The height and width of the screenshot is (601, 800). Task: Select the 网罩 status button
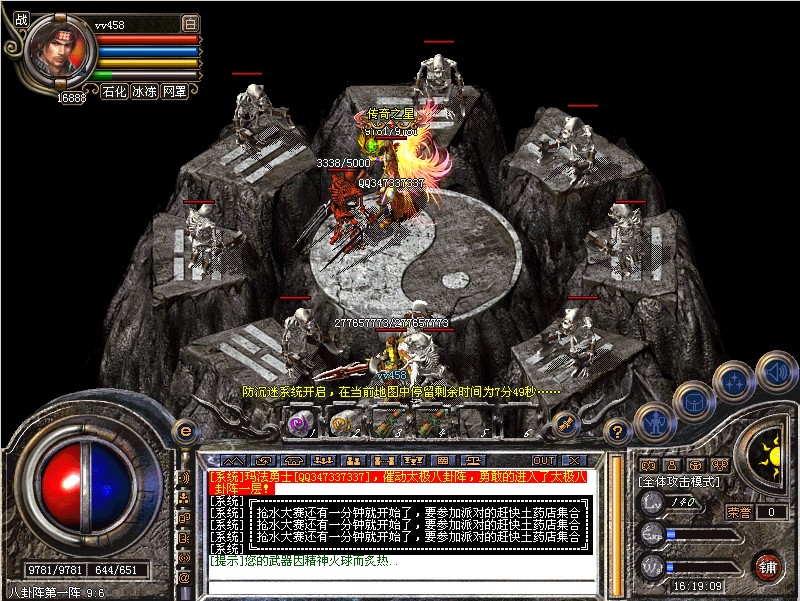pyautogui.click(x=175, y=90)
